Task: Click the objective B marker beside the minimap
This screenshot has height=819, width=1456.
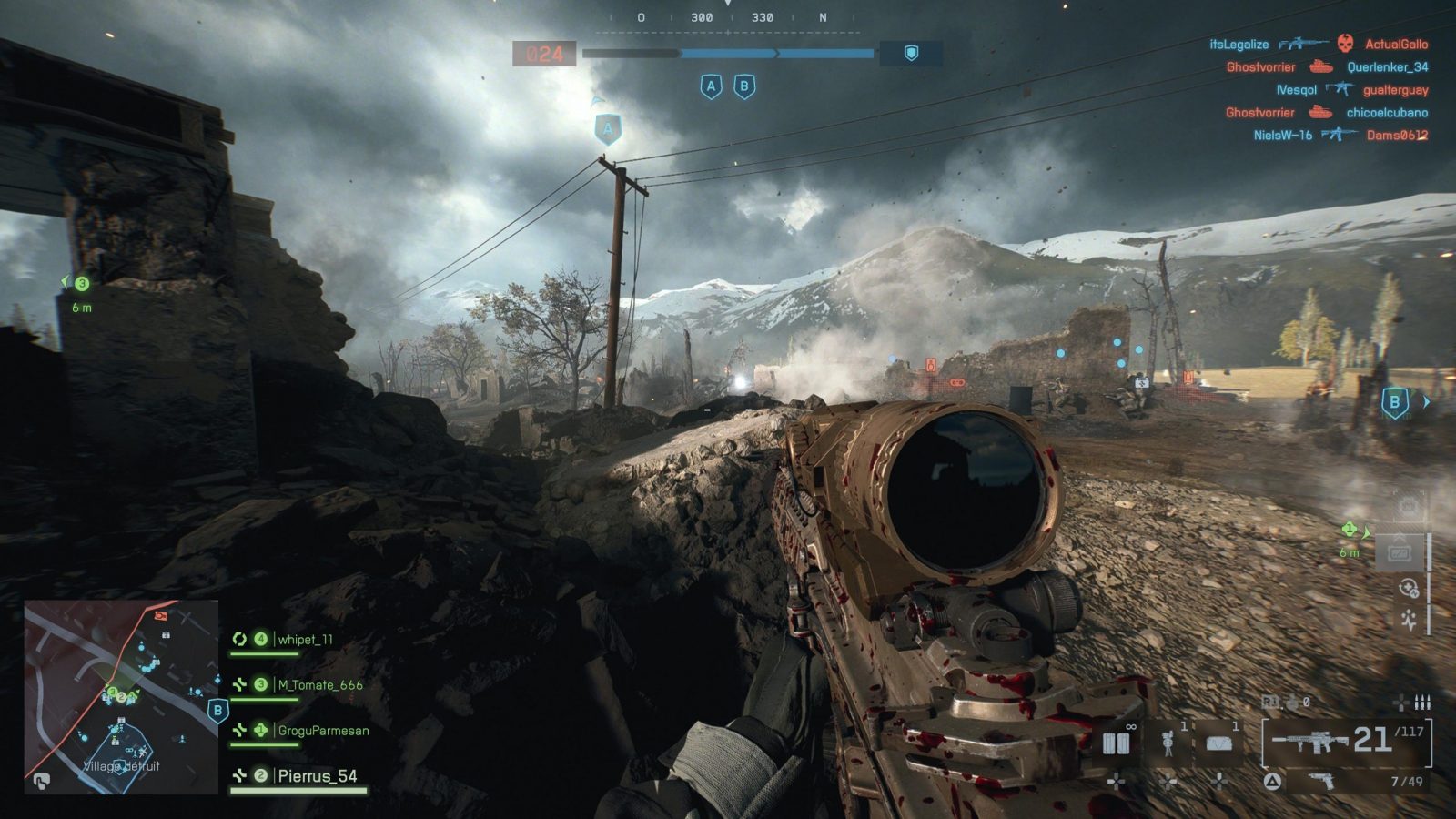Action: coord(217,710)
